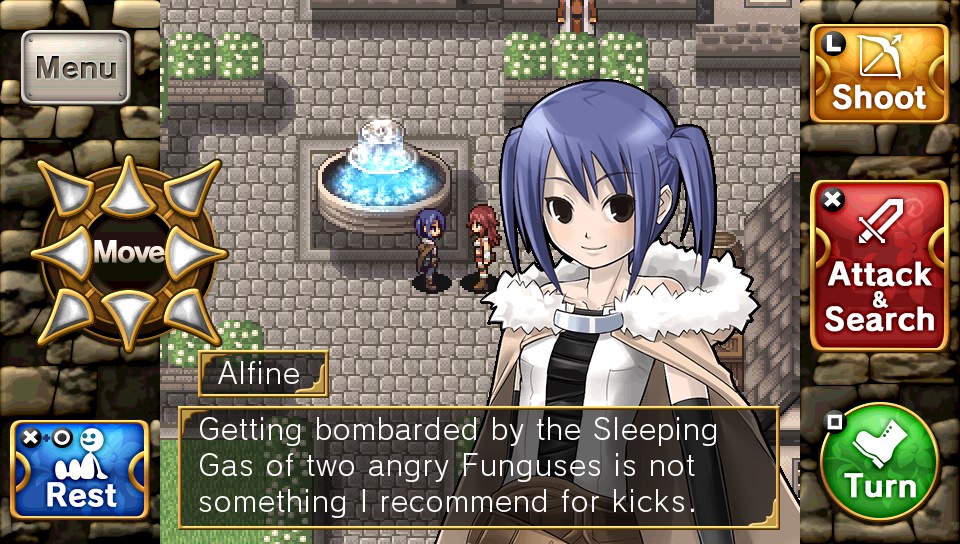Tap the Shoot bow button

tap(879, 73)
